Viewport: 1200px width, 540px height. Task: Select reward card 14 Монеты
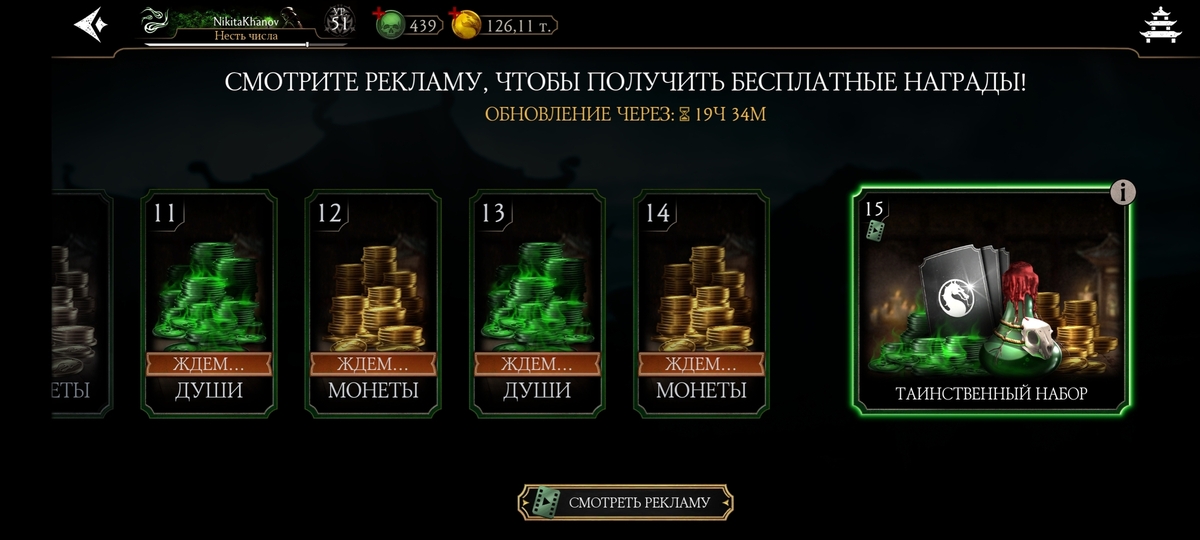[702, 302]
